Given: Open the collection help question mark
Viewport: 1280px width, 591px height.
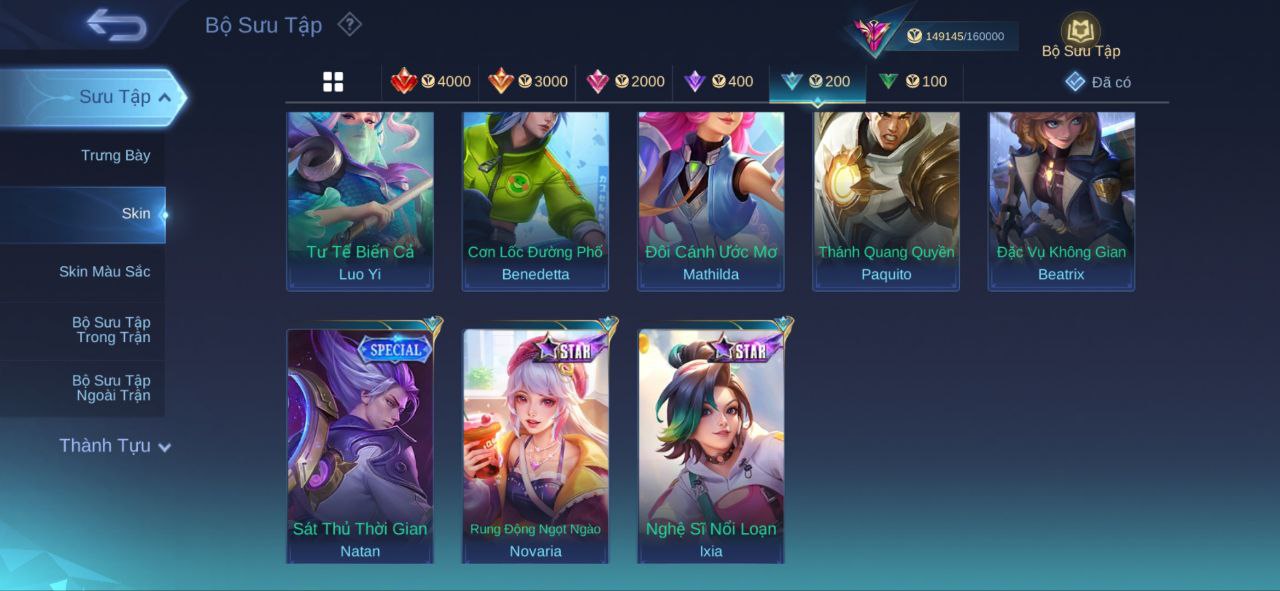Looking at the screenshot, I should (x=349, y=24).
